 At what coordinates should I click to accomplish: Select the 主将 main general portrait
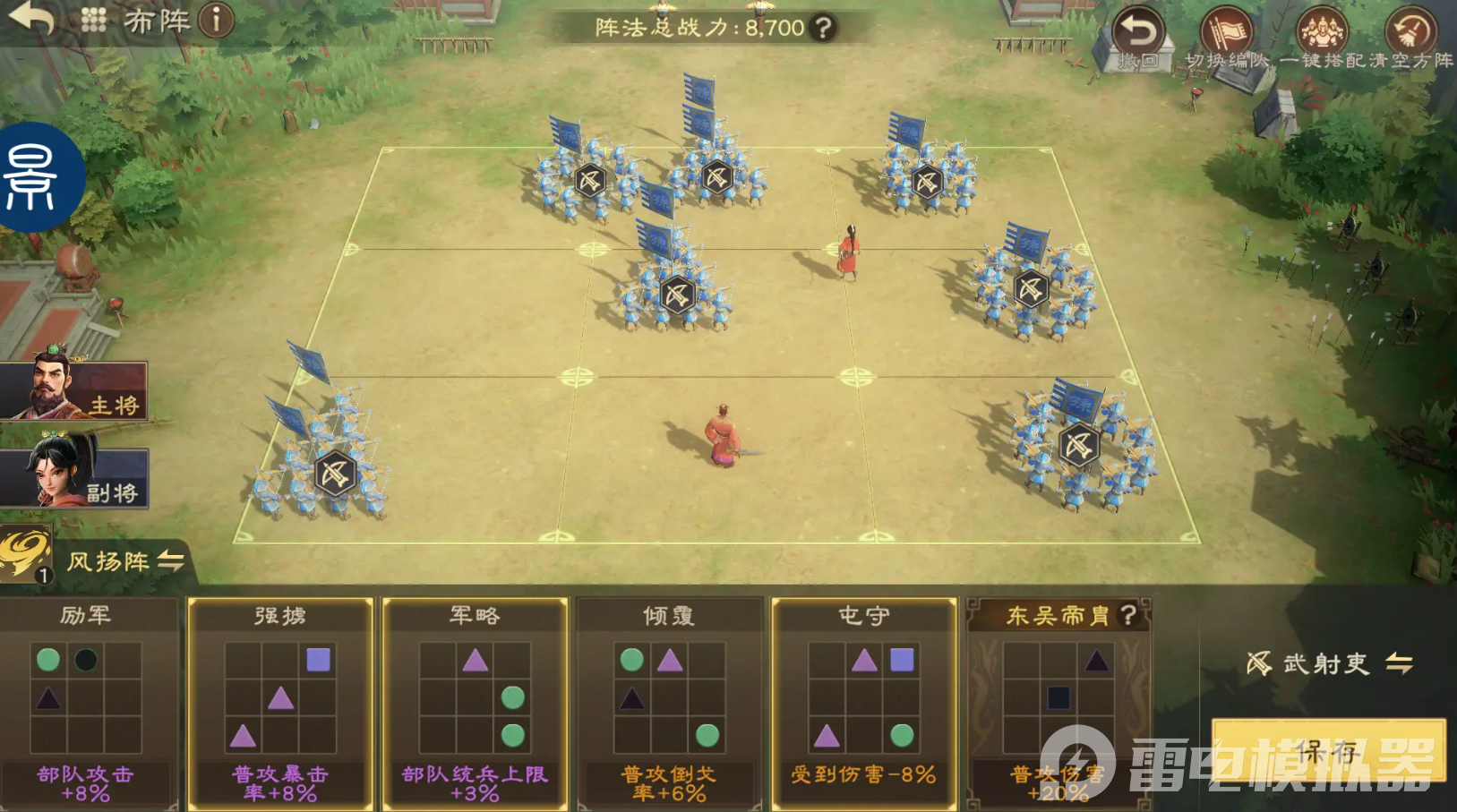tap(73, 389)
